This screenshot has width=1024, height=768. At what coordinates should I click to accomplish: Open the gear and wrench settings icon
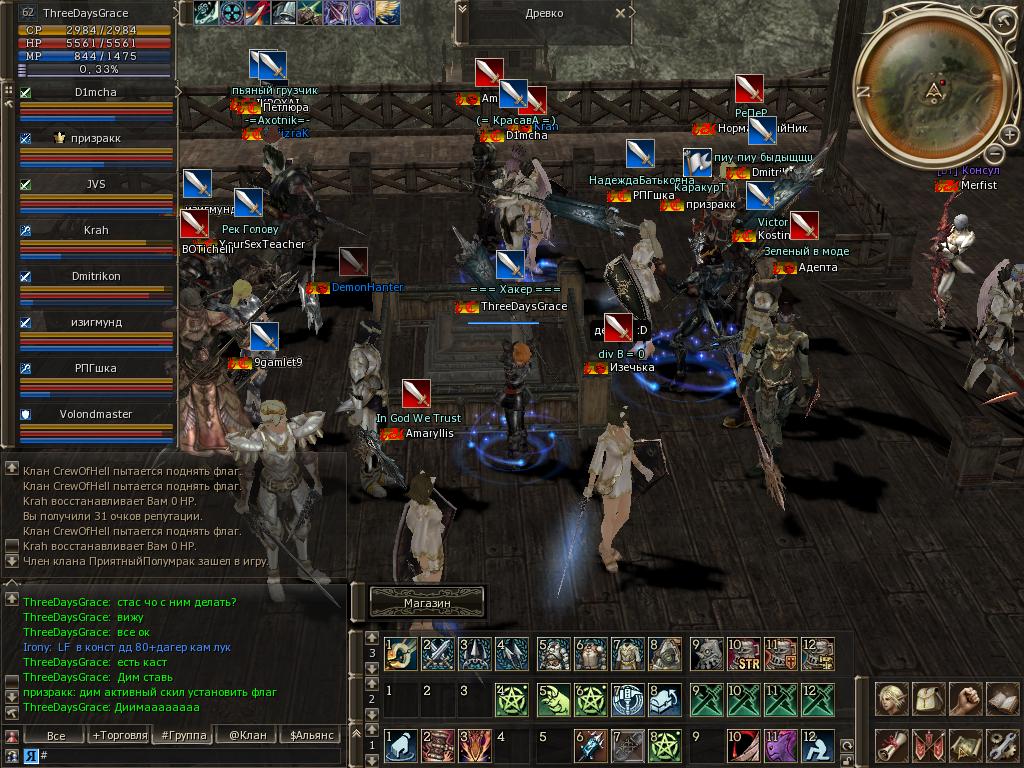(1002, 745)
